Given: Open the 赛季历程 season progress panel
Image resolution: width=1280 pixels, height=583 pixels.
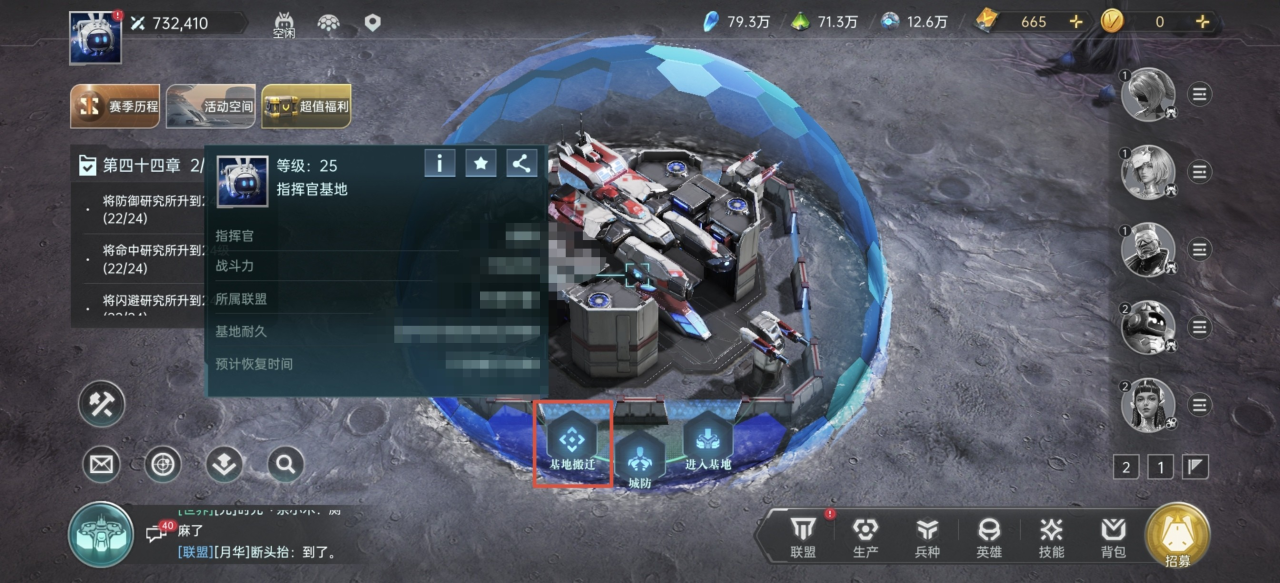Looking at the screenshot, I should coord(115,106).
